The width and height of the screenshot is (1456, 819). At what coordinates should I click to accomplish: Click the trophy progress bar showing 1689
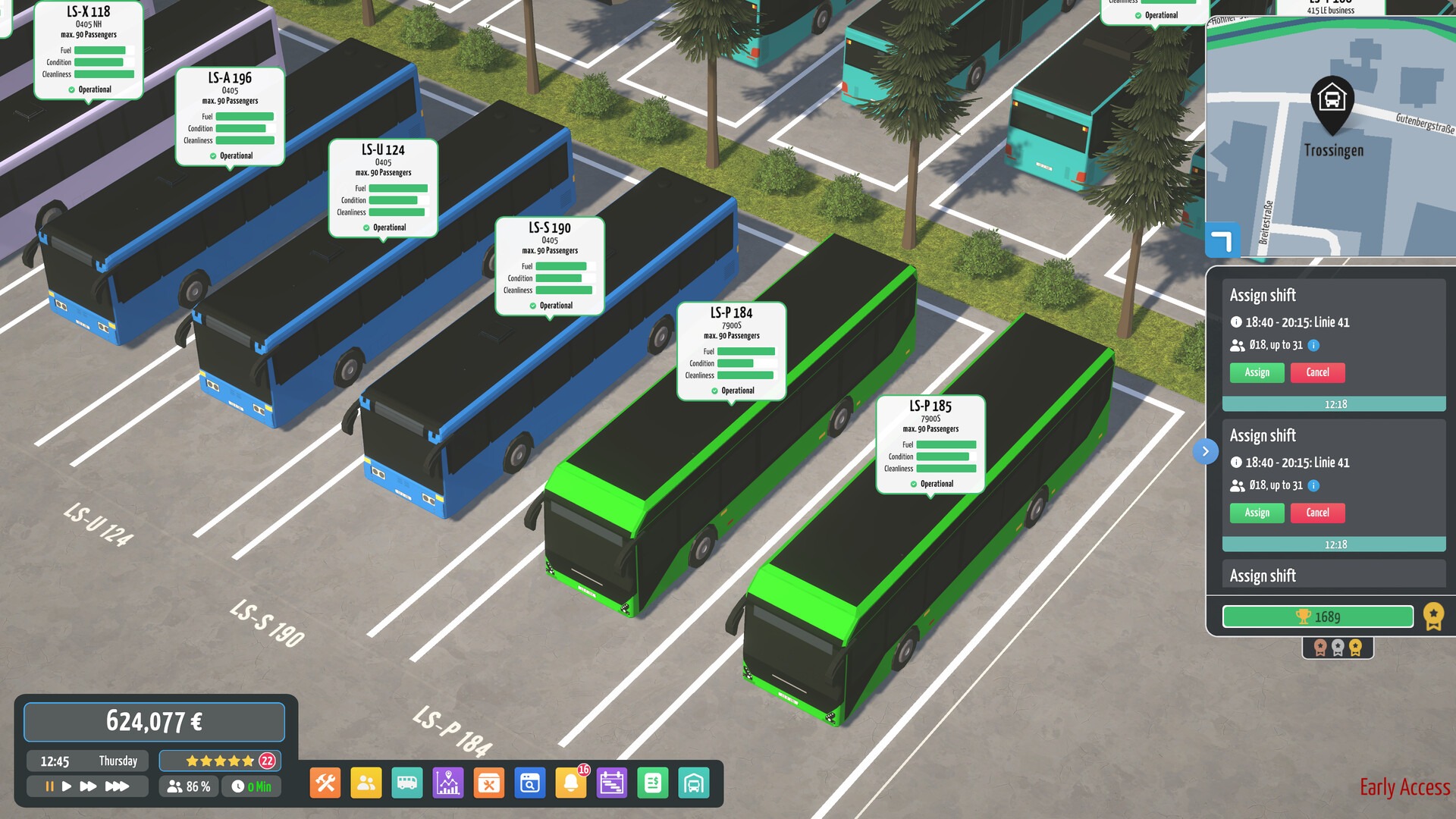[1317, 617]
